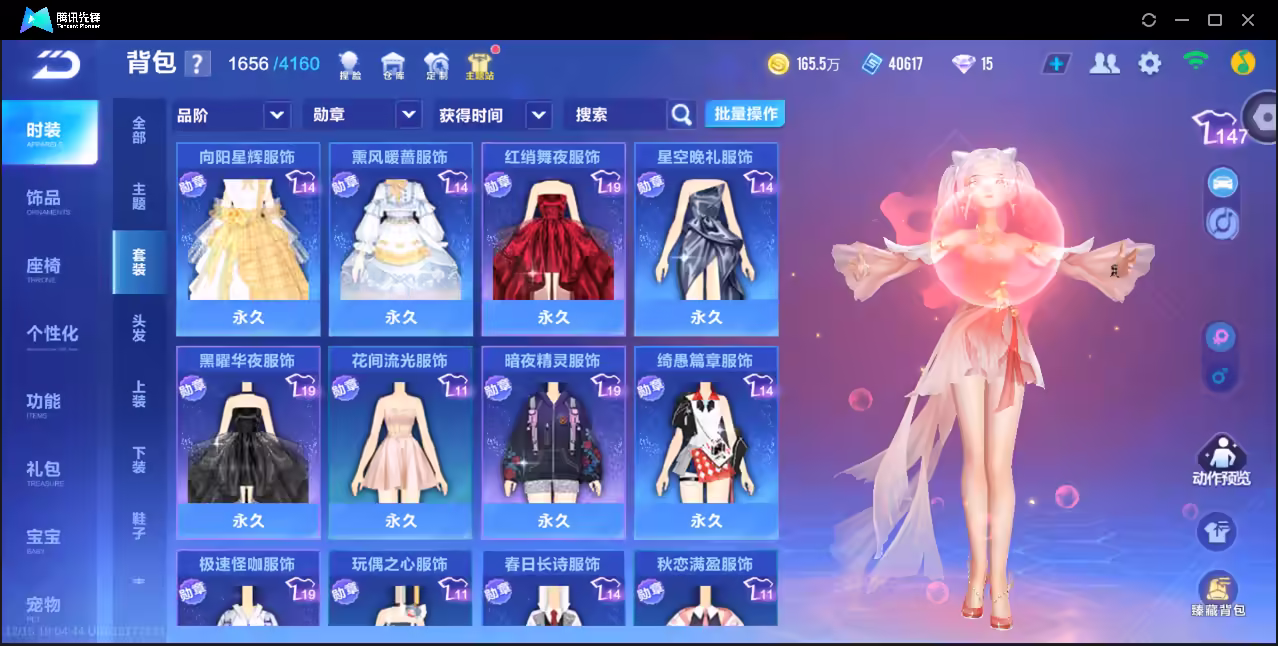Open the 臻藏背包 collection bag

[1218, 593]
